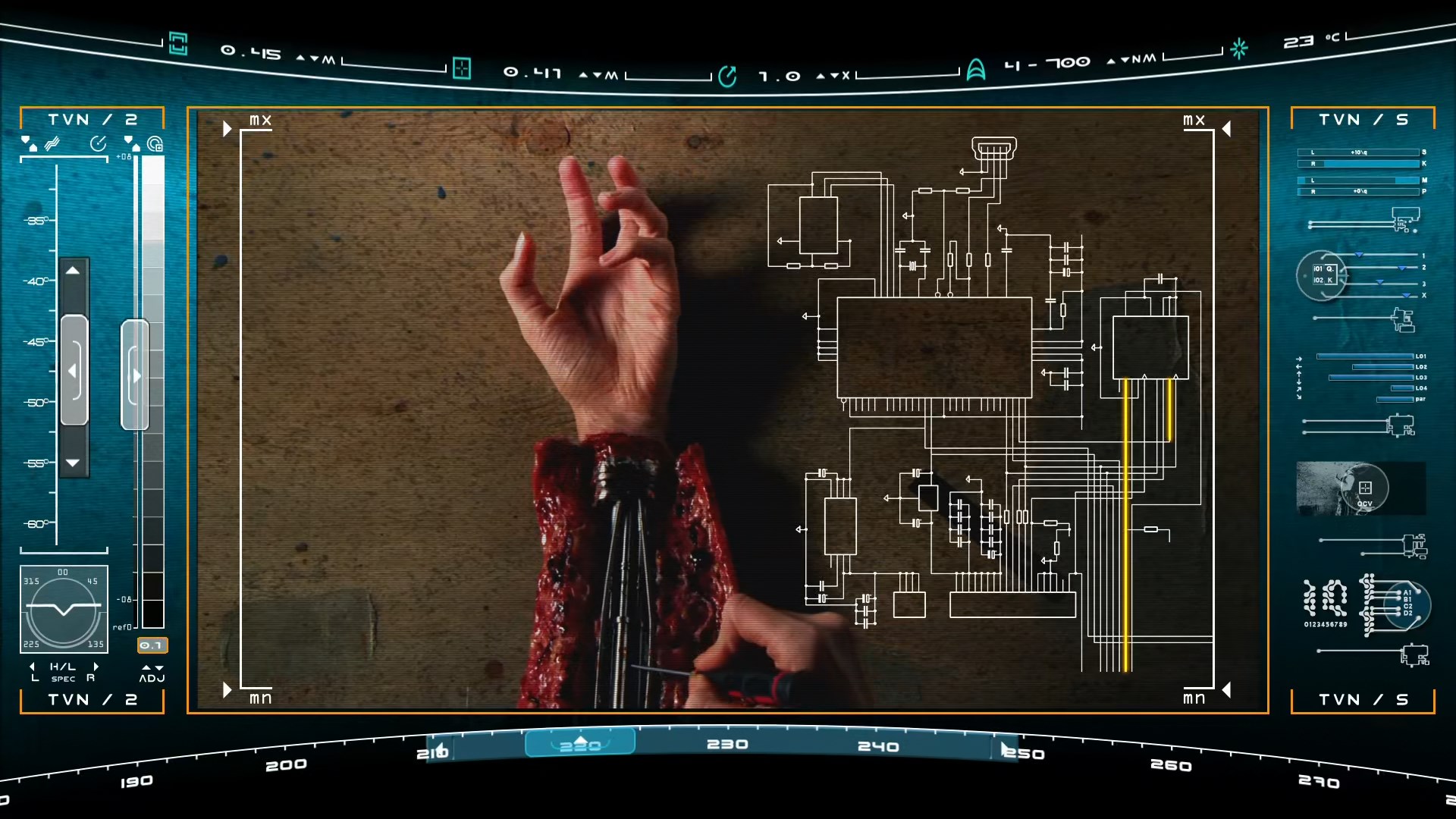Select the A1 B1 C2 D2 circuit dial
The image size is (1456, 819).
click(x=1407, y=604)
